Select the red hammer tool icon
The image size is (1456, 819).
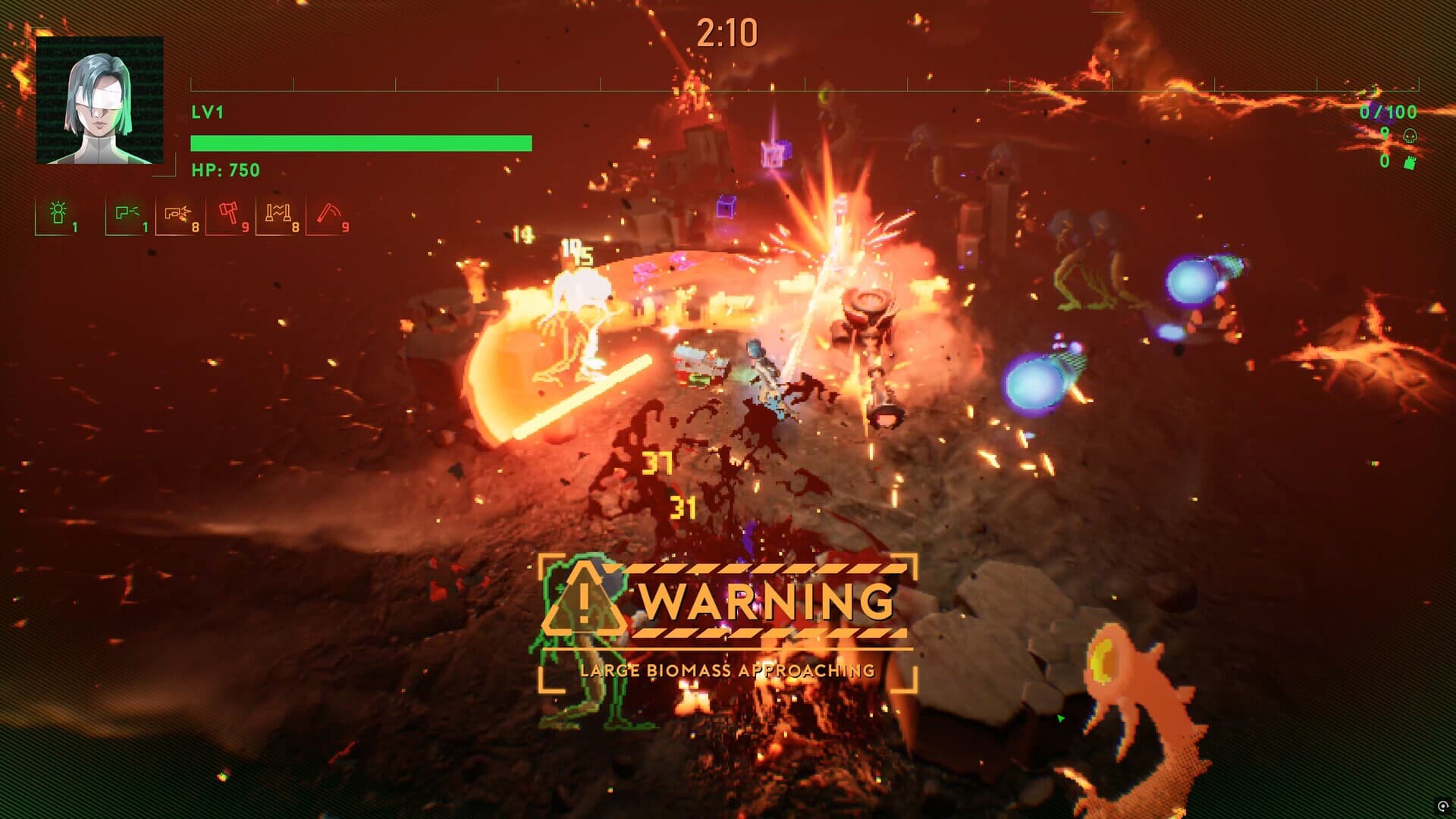click(x=230, y=214)
